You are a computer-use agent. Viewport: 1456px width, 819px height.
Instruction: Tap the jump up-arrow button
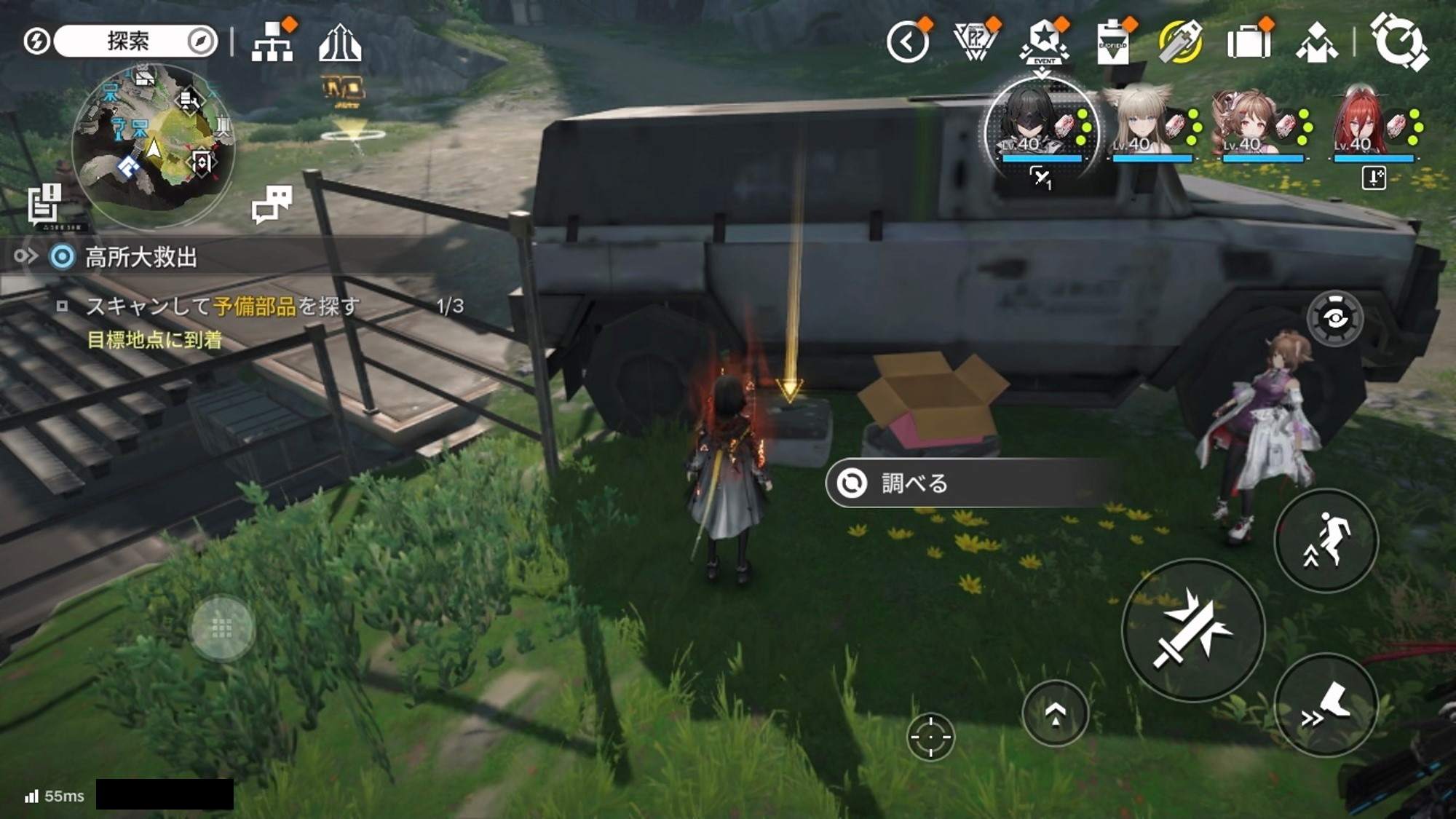[1055, 713]
